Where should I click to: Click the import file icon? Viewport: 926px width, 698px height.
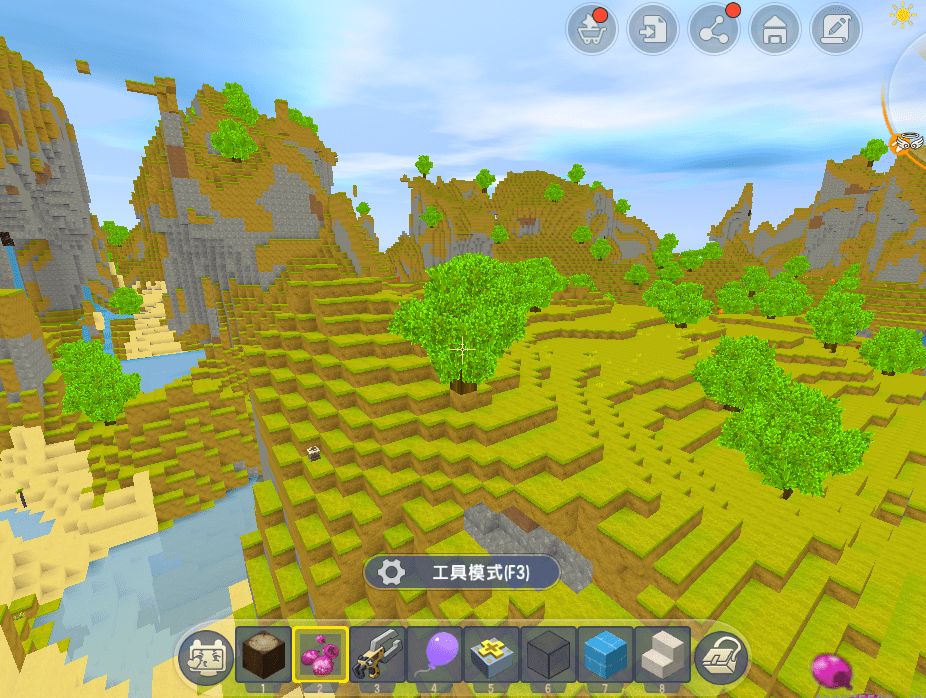coord(652,30)
